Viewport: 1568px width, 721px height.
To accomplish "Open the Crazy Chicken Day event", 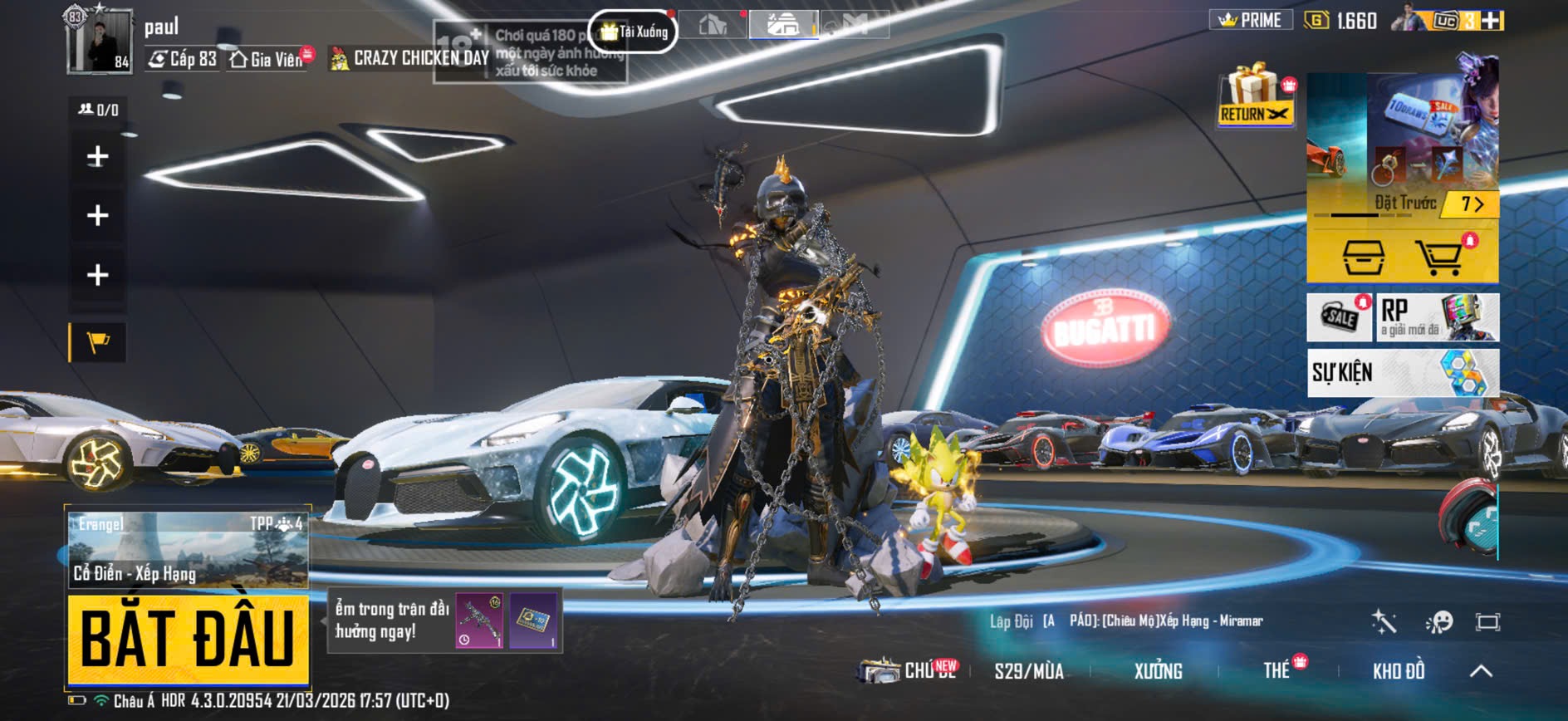I will (410, 58).
